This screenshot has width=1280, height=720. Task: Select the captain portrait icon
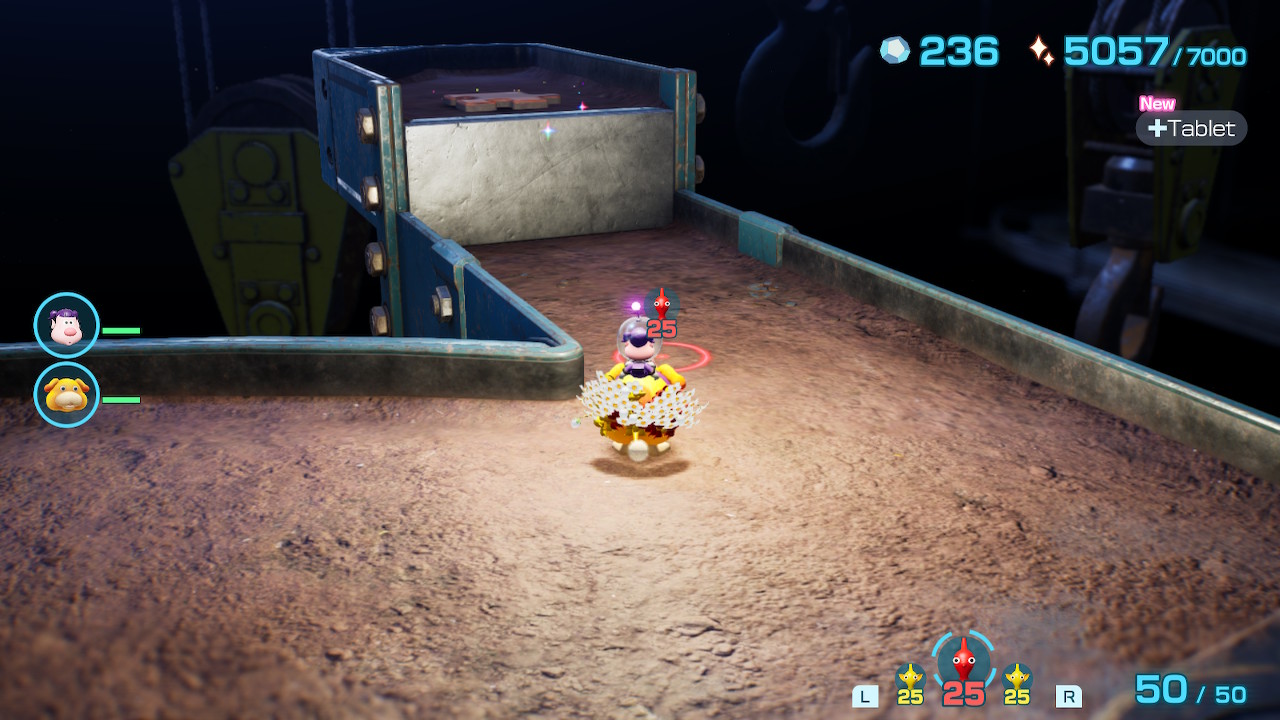pos(67,325)
